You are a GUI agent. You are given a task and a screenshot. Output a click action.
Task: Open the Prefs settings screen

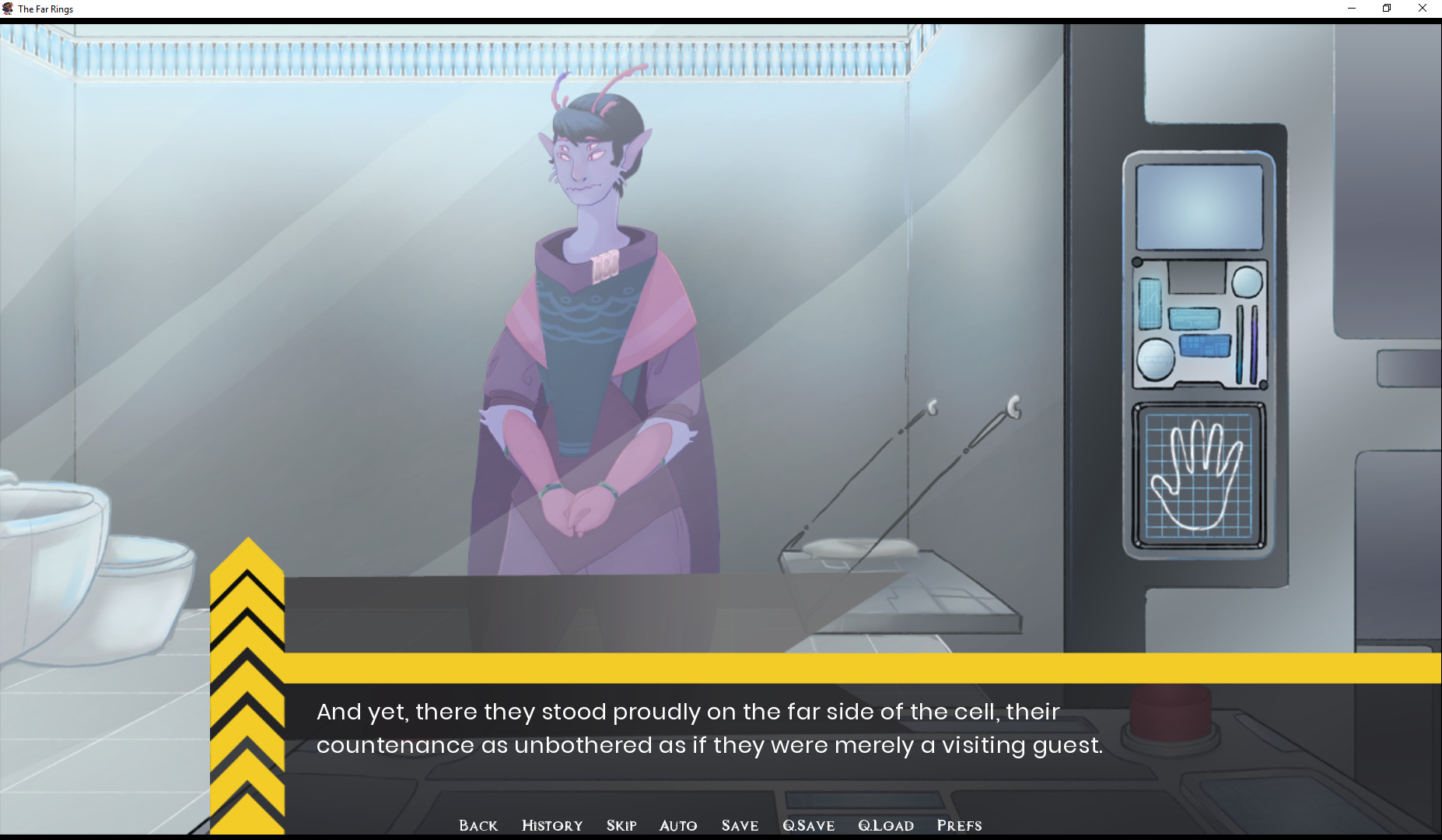click(x=959, y=826)
